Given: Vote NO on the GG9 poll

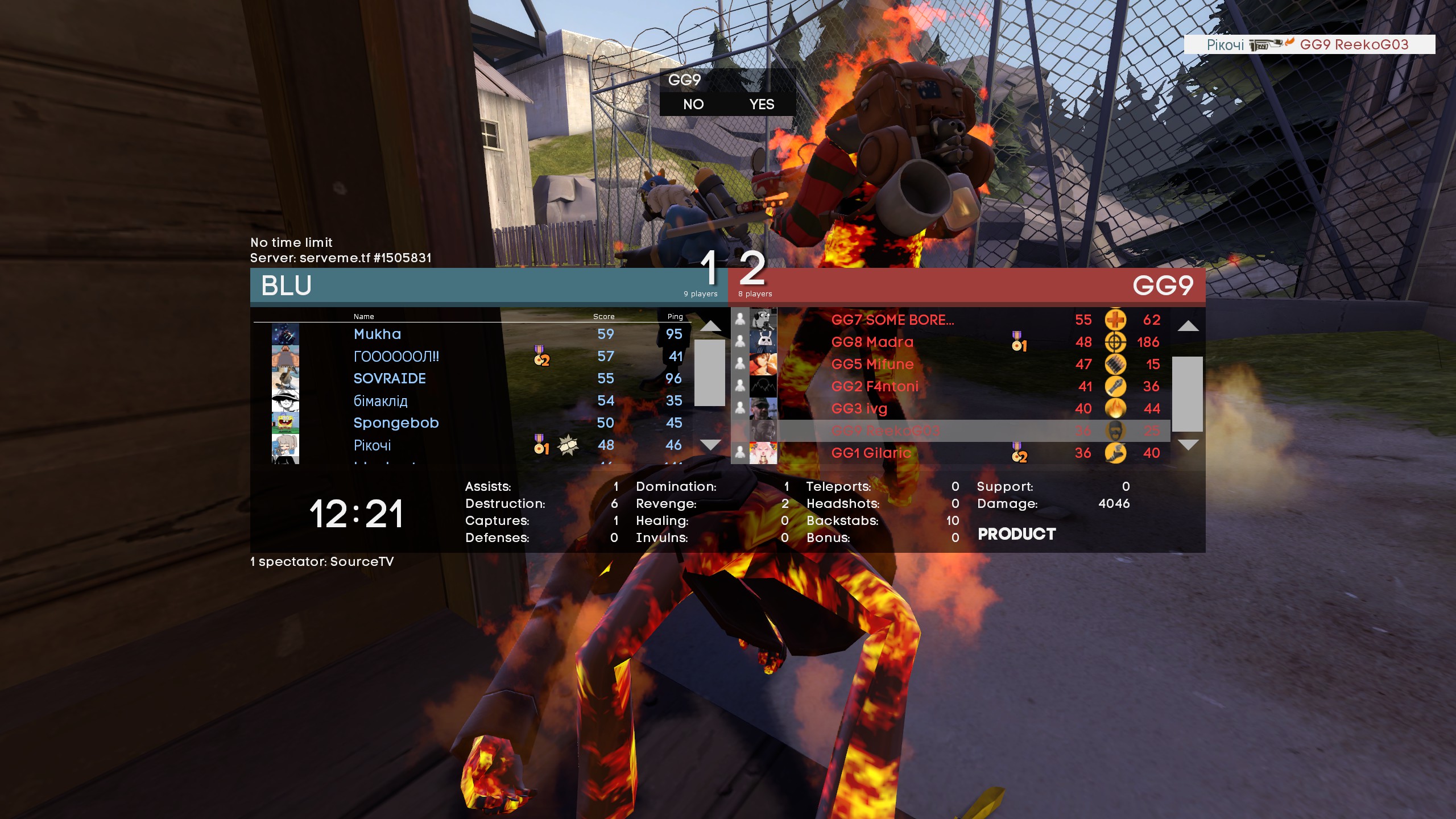Looking at the screenshot, I should coord(693,105).
